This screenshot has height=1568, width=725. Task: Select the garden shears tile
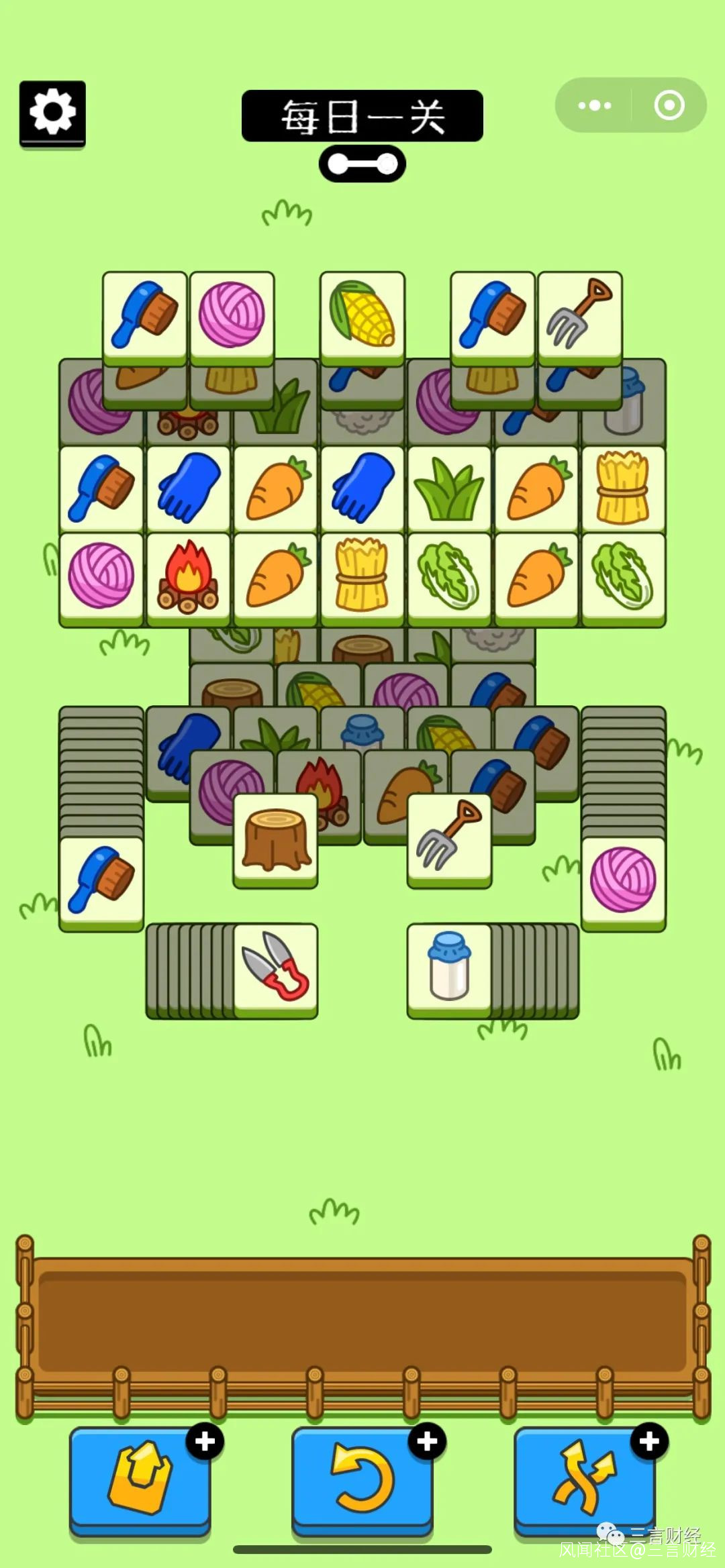pyautogui.click(x=275, y=966)
